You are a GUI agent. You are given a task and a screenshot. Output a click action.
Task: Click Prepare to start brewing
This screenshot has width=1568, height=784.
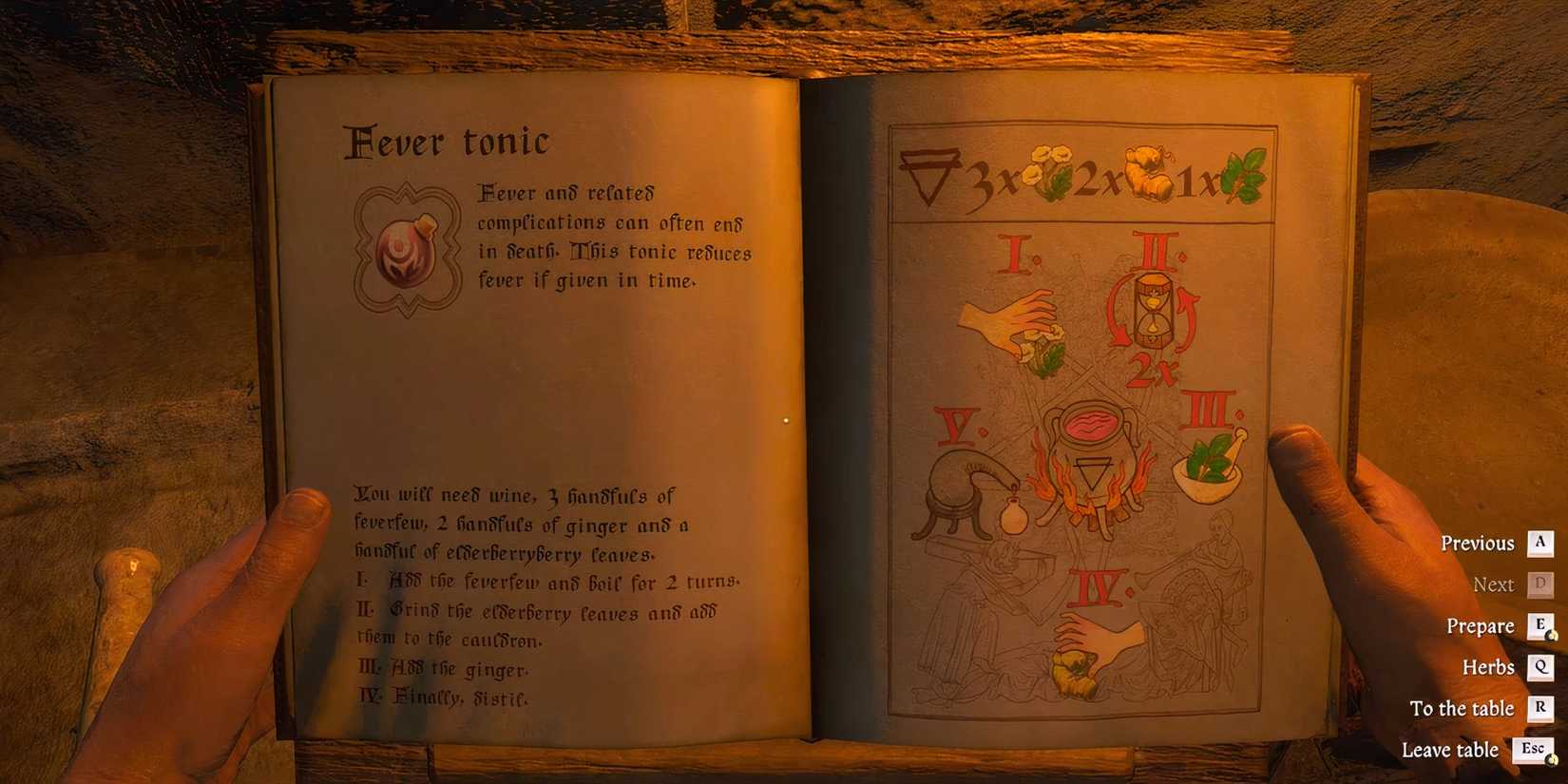coord(1480,626)
